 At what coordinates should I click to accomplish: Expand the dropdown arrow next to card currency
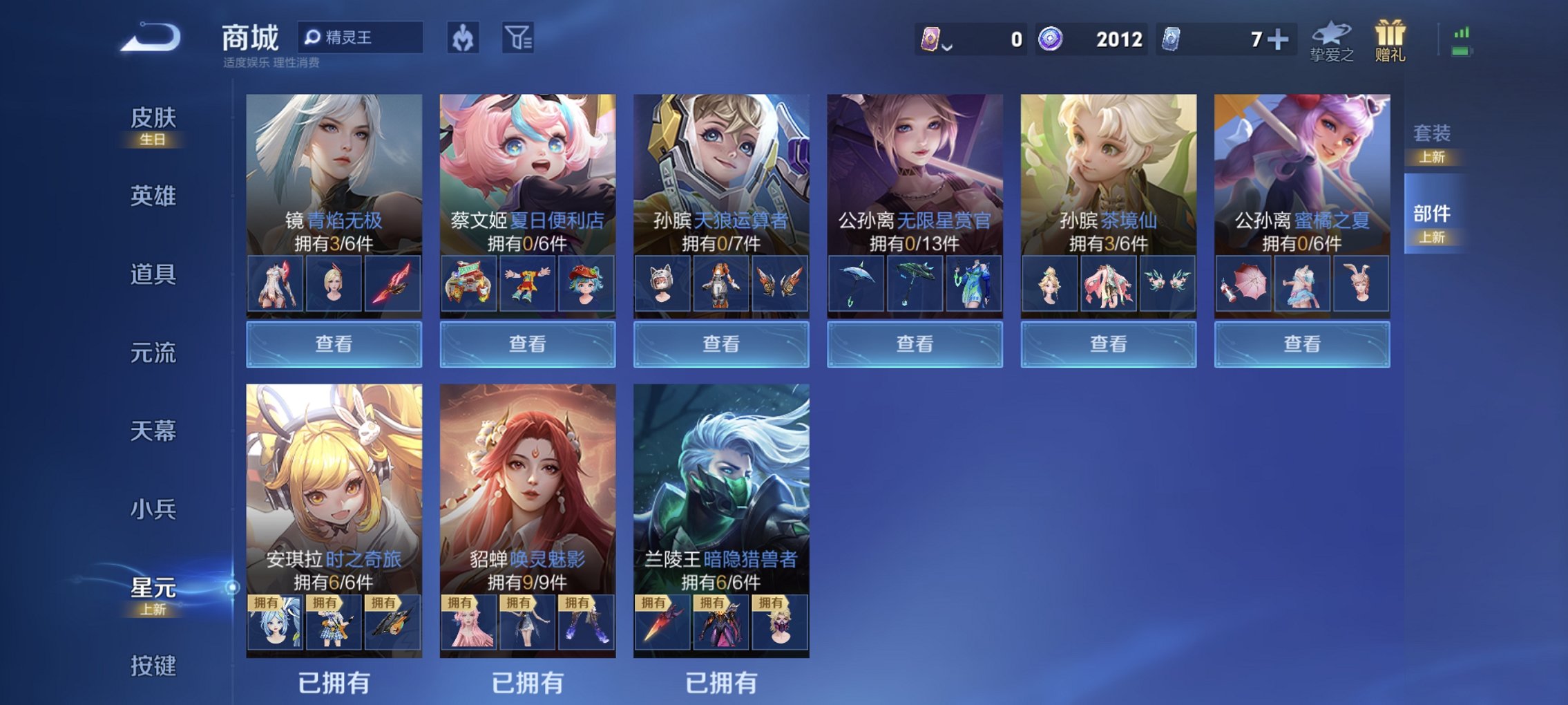point(948,46)
